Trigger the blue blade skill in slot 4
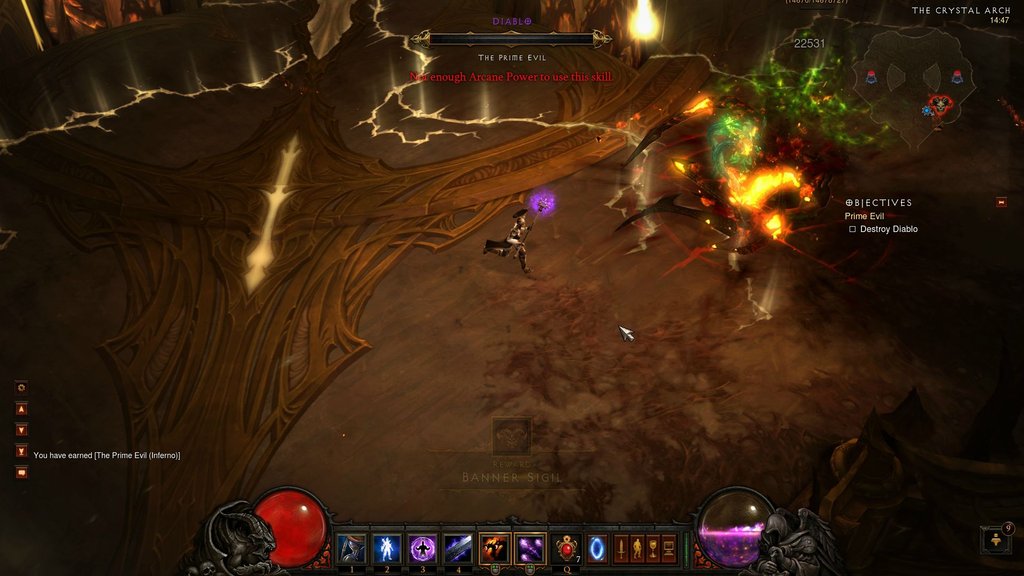The width and height of the screenshot is (1024, 576). coord(458,548)
